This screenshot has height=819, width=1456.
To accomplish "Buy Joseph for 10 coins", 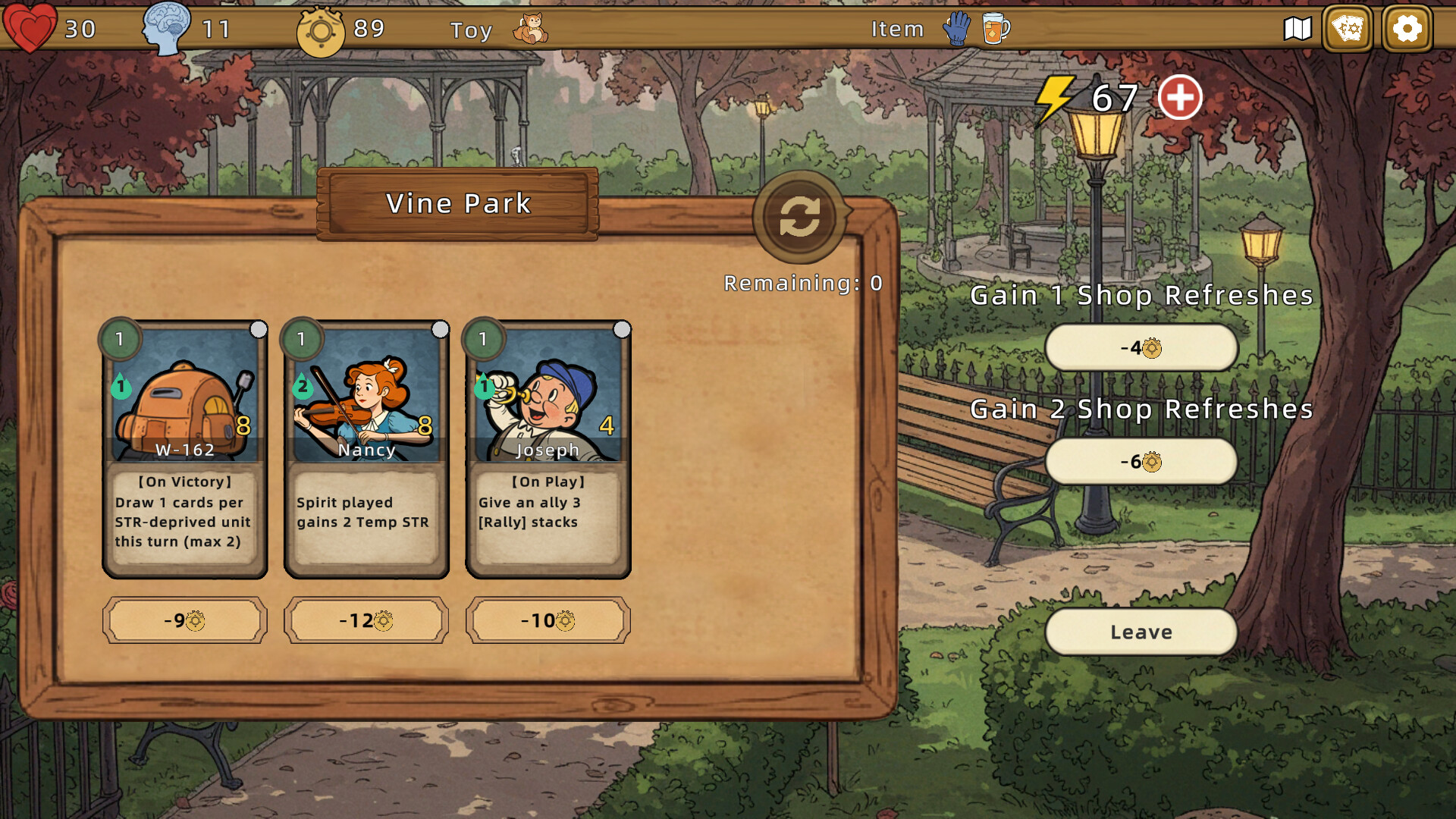I will 548,620.
